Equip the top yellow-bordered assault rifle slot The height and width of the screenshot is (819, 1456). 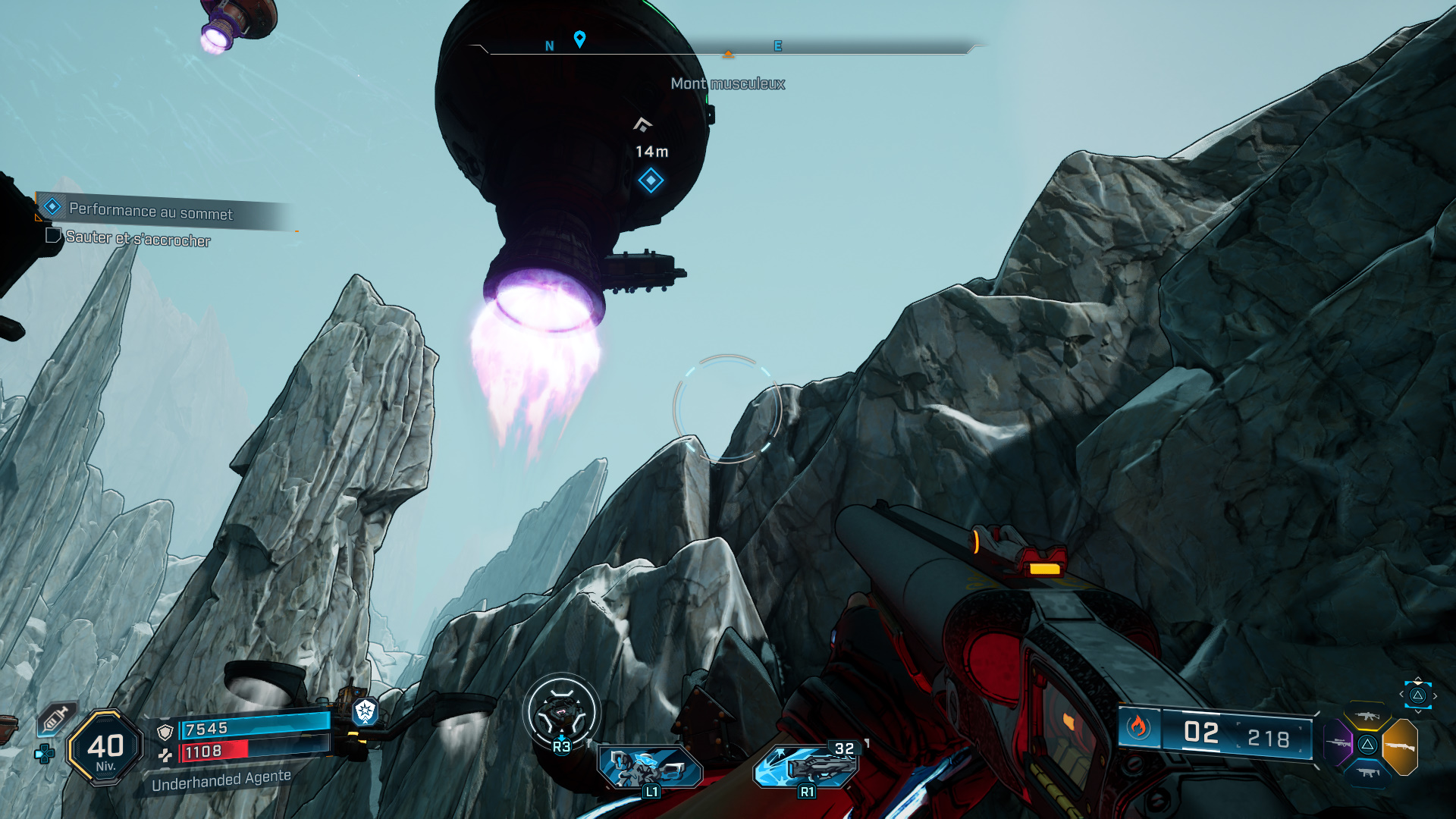(x=1368, y=716)
